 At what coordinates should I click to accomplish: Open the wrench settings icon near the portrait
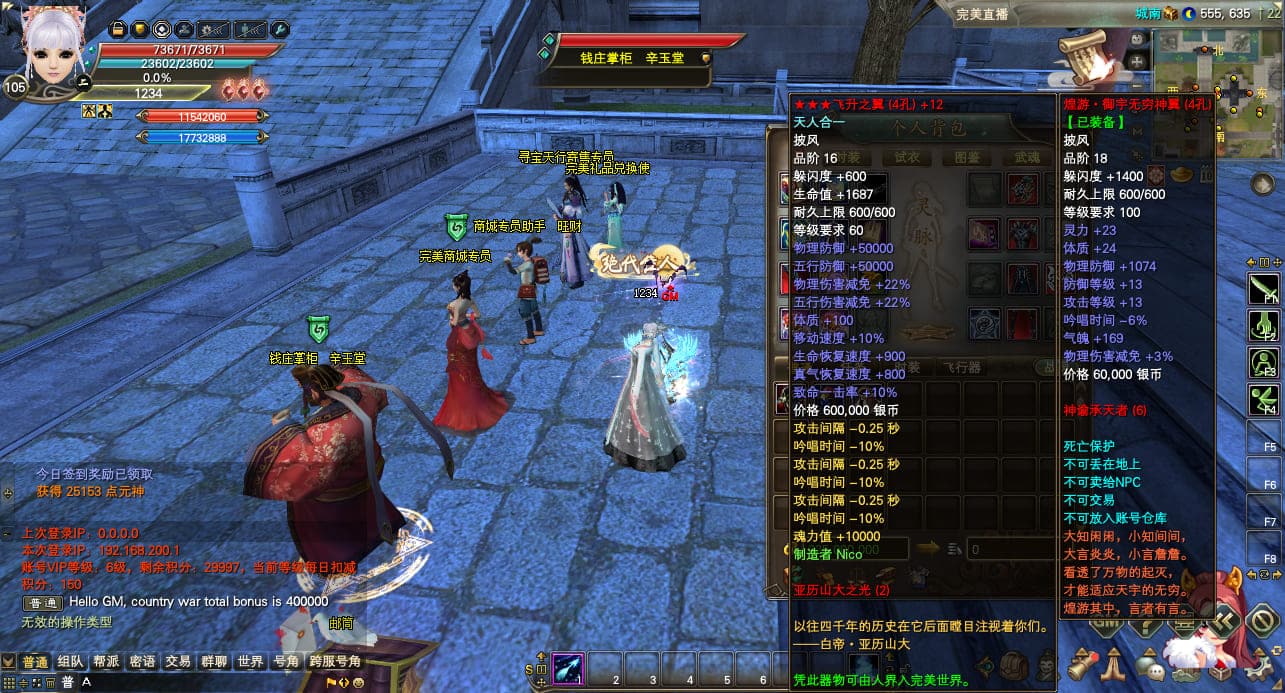280,30
